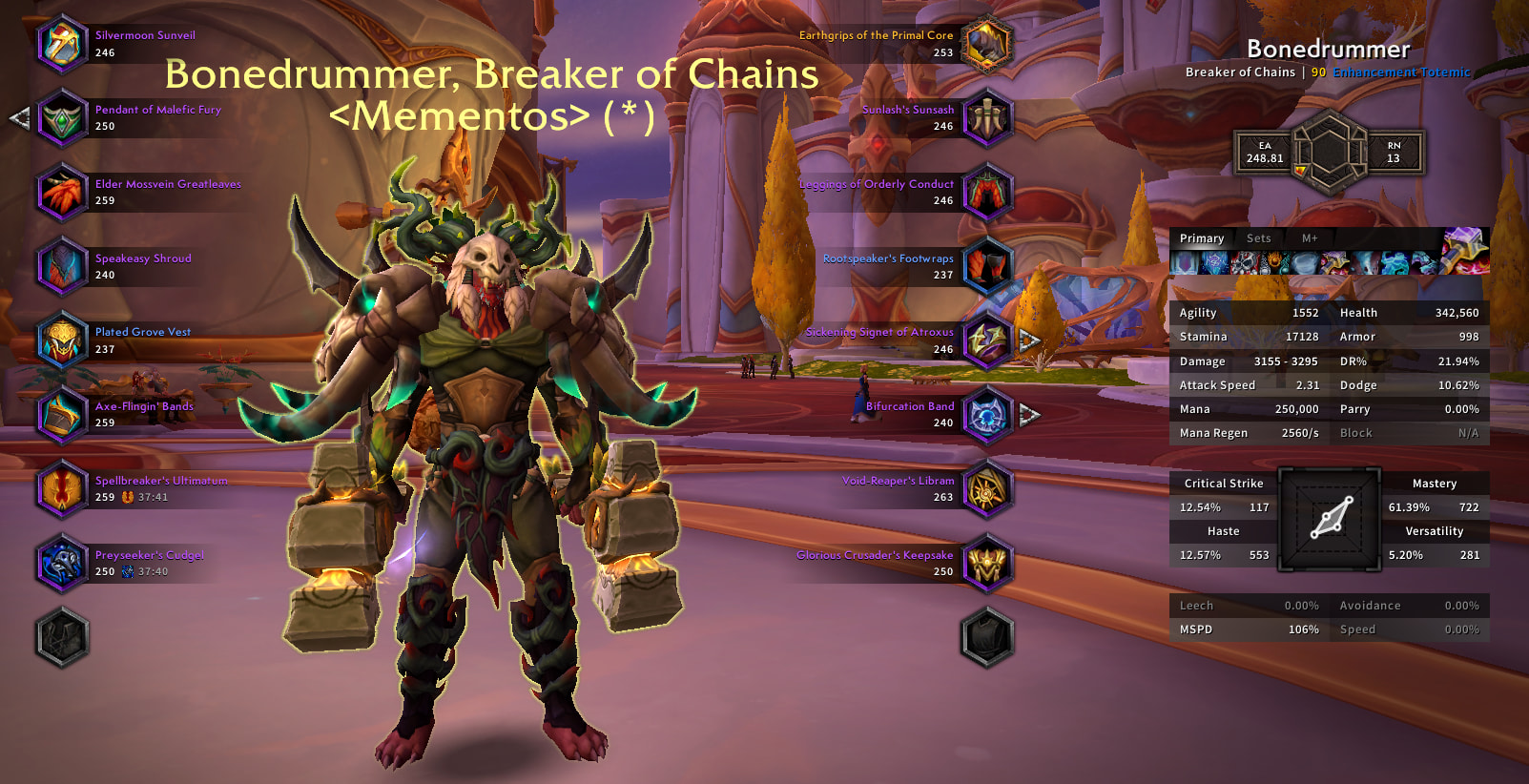Select Spellbreaker's Ultimatum weapon slot

62,488
